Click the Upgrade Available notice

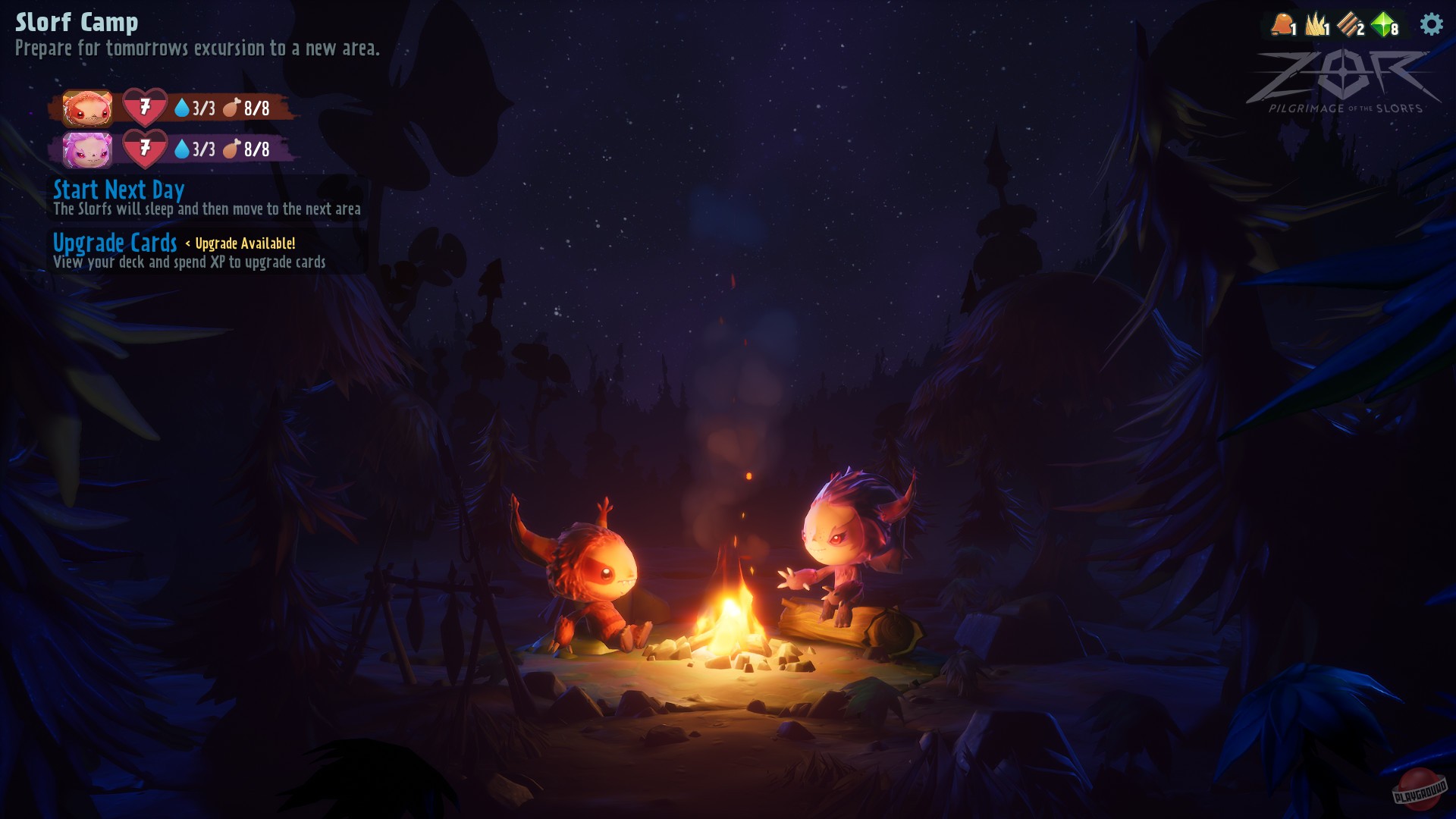tap(245, 244)
